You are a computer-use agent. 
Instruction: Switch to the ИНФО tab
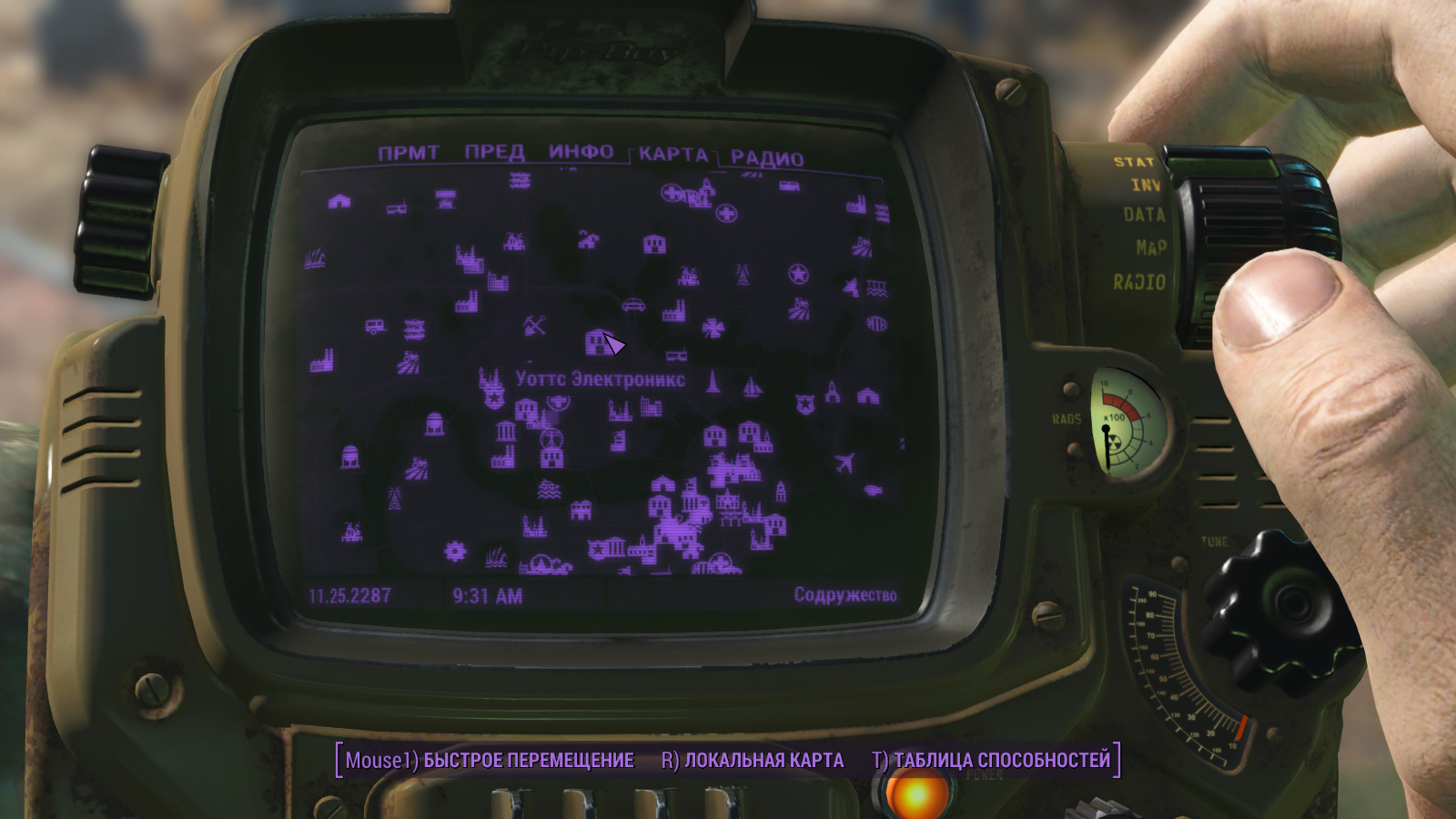coord(581,152)
